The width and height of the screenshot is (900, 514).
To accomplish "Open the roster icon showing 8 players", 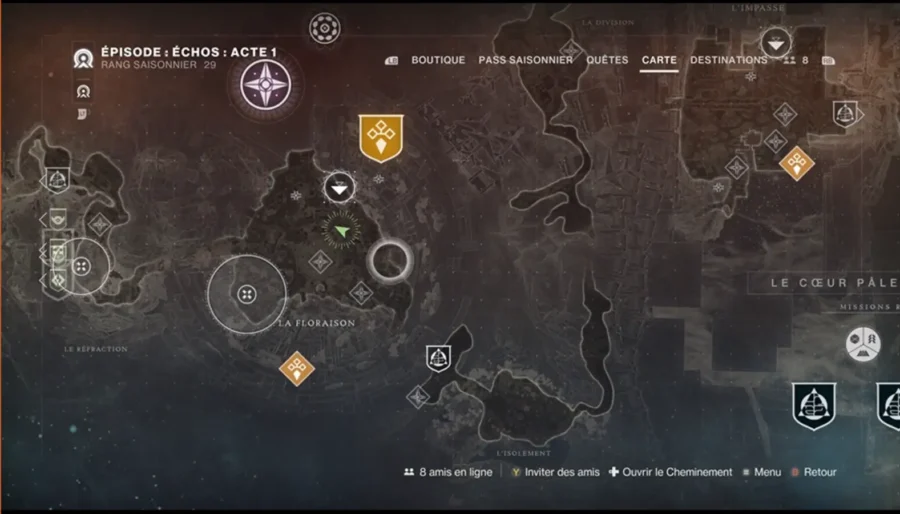I will pos(797,60).
